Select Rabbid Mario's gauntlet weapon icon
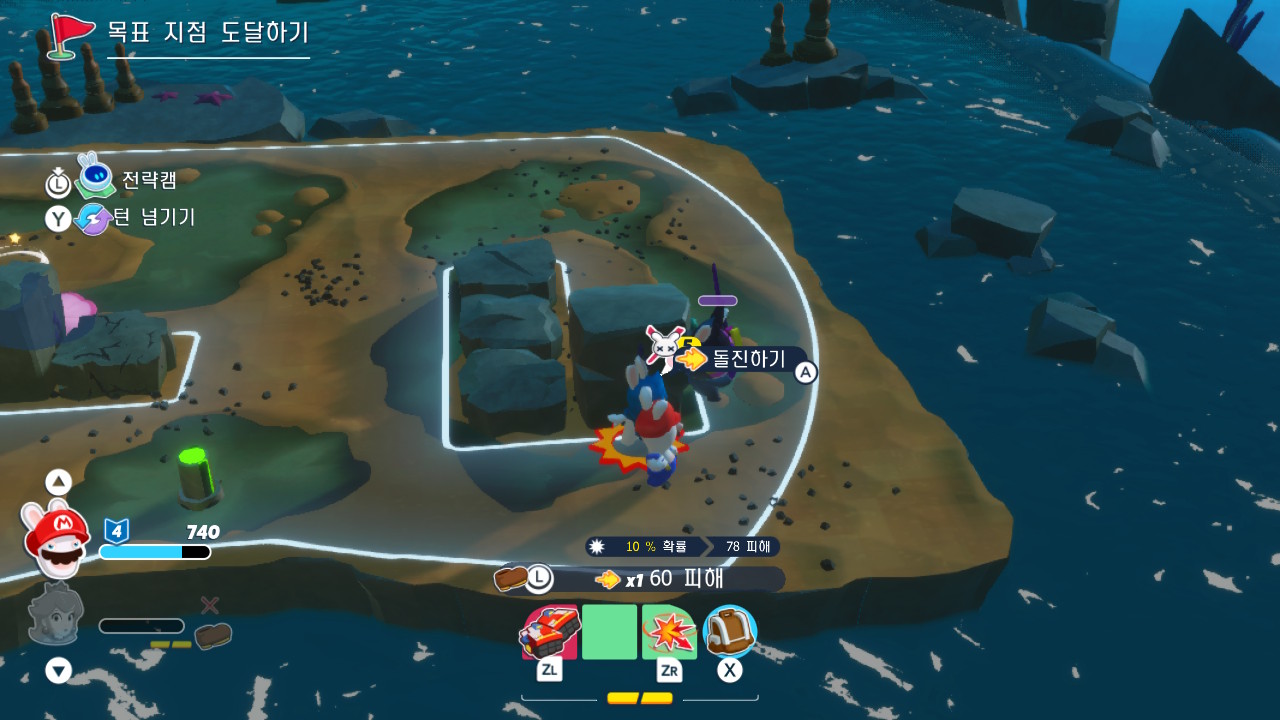This screenshot has height=720, width=1280. (549, 631)
